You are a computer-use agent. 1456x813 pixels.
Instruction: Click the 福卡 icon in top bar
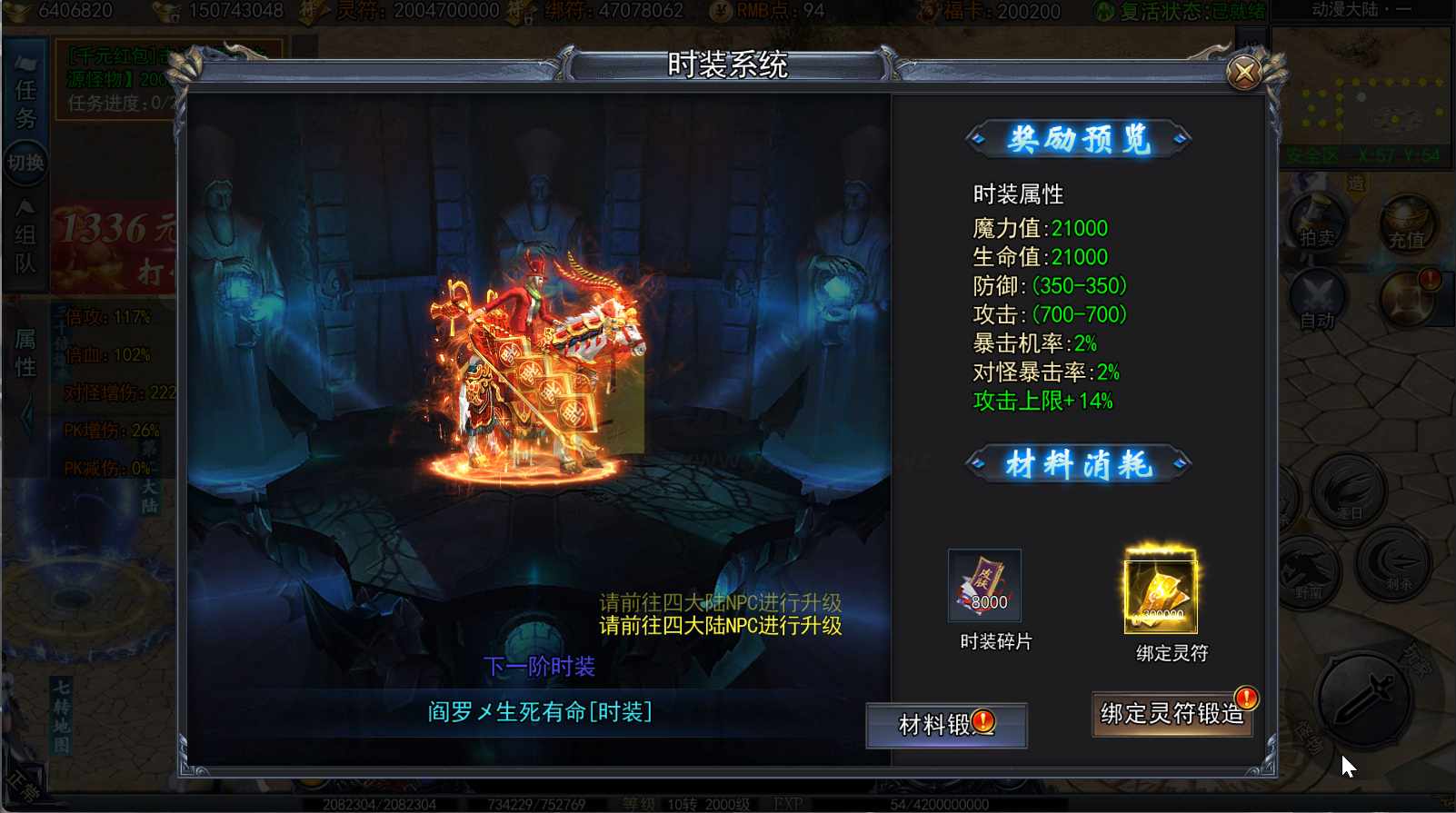tap(929, 14)
